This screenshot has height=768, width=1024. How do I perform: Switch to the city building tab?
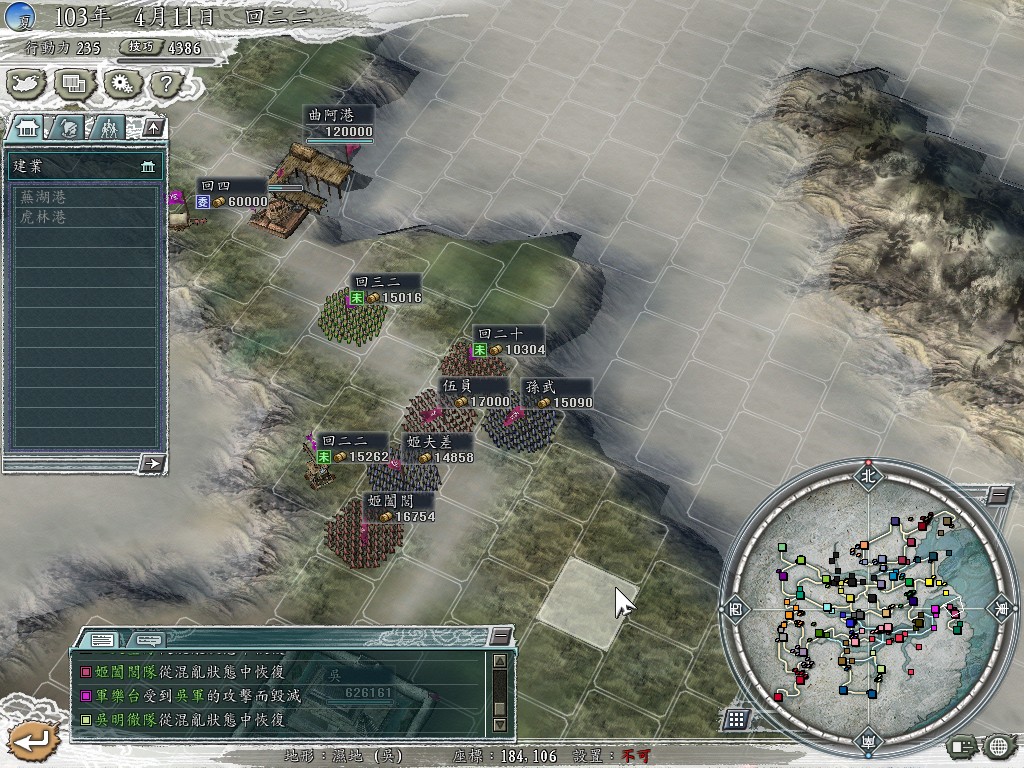pos(28,127)
